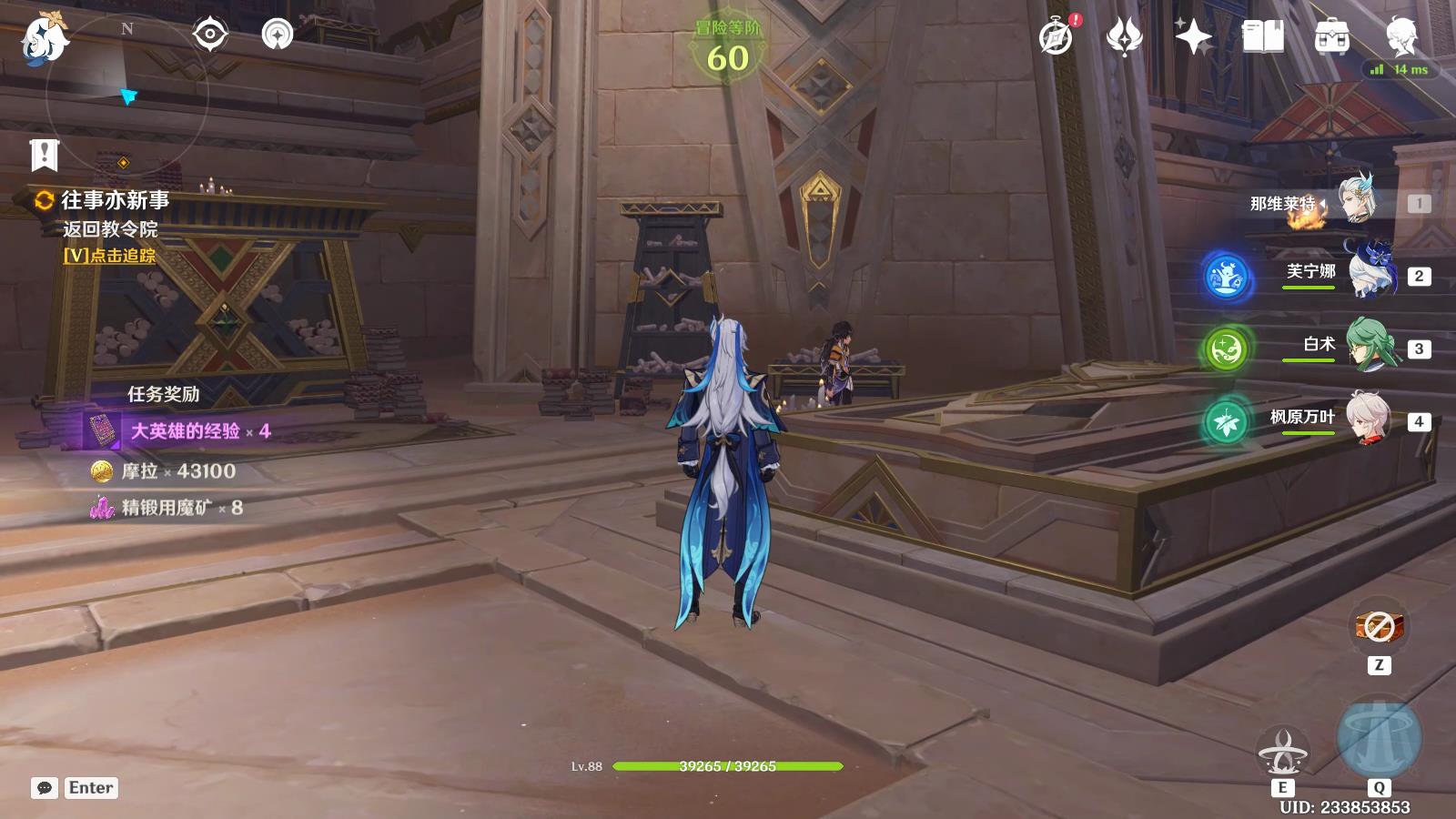Open the quest log exclamation banner

pos(44,156)
